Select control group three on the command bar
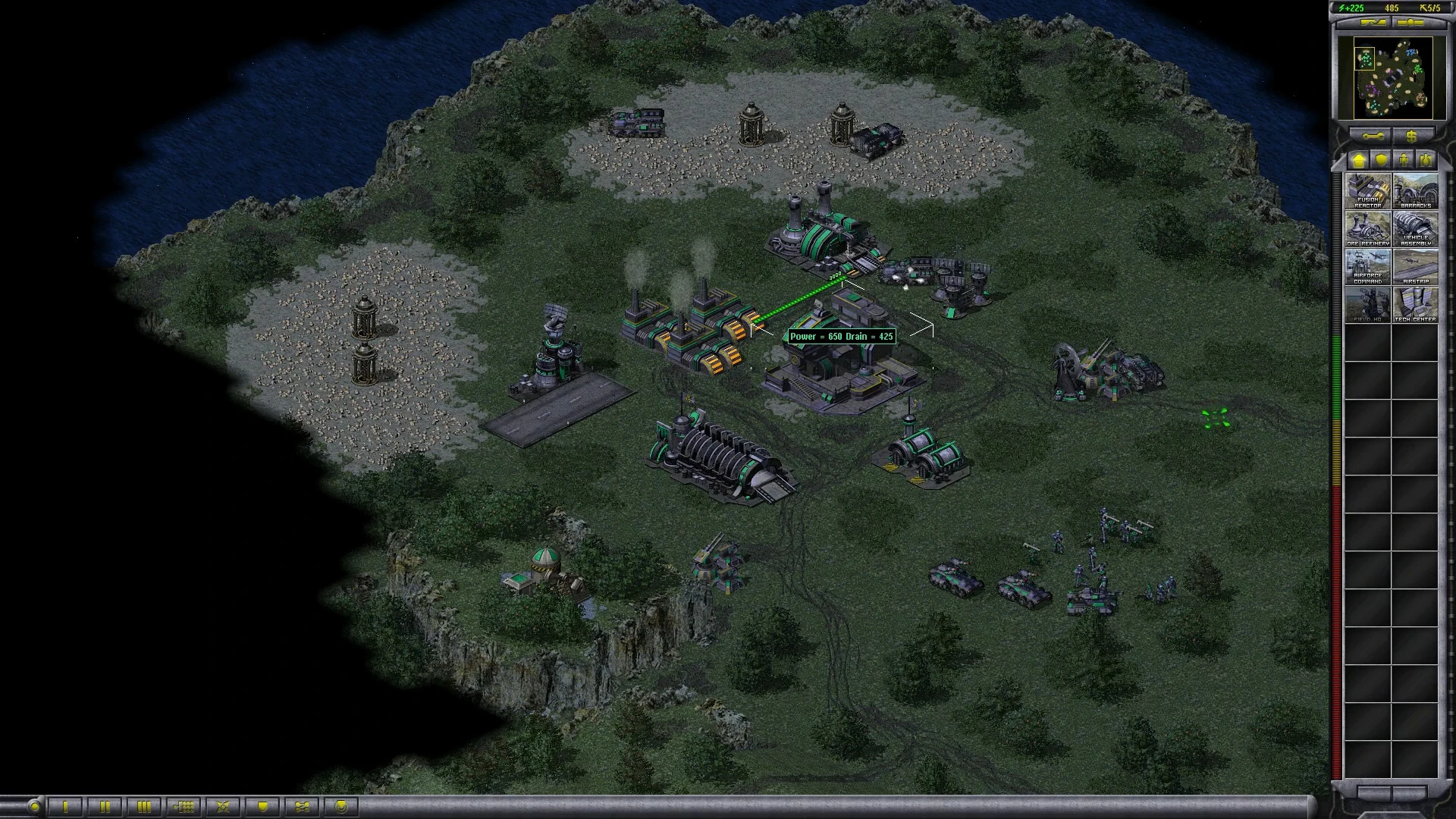Screen dimensions: 1456x819 pos(144,806)
